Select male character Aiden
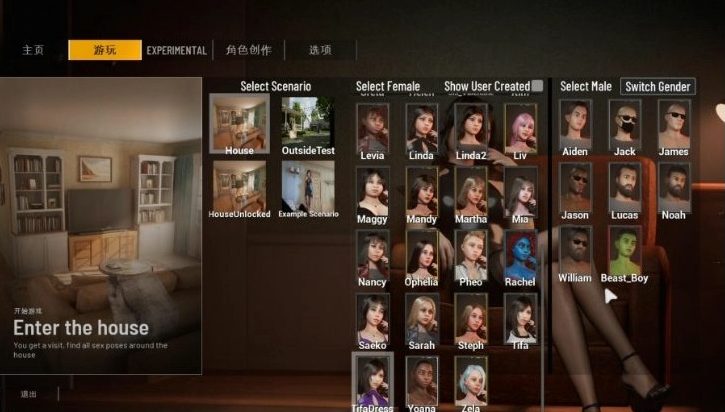This screenshot has height=412, width=725. click(575, 124)
